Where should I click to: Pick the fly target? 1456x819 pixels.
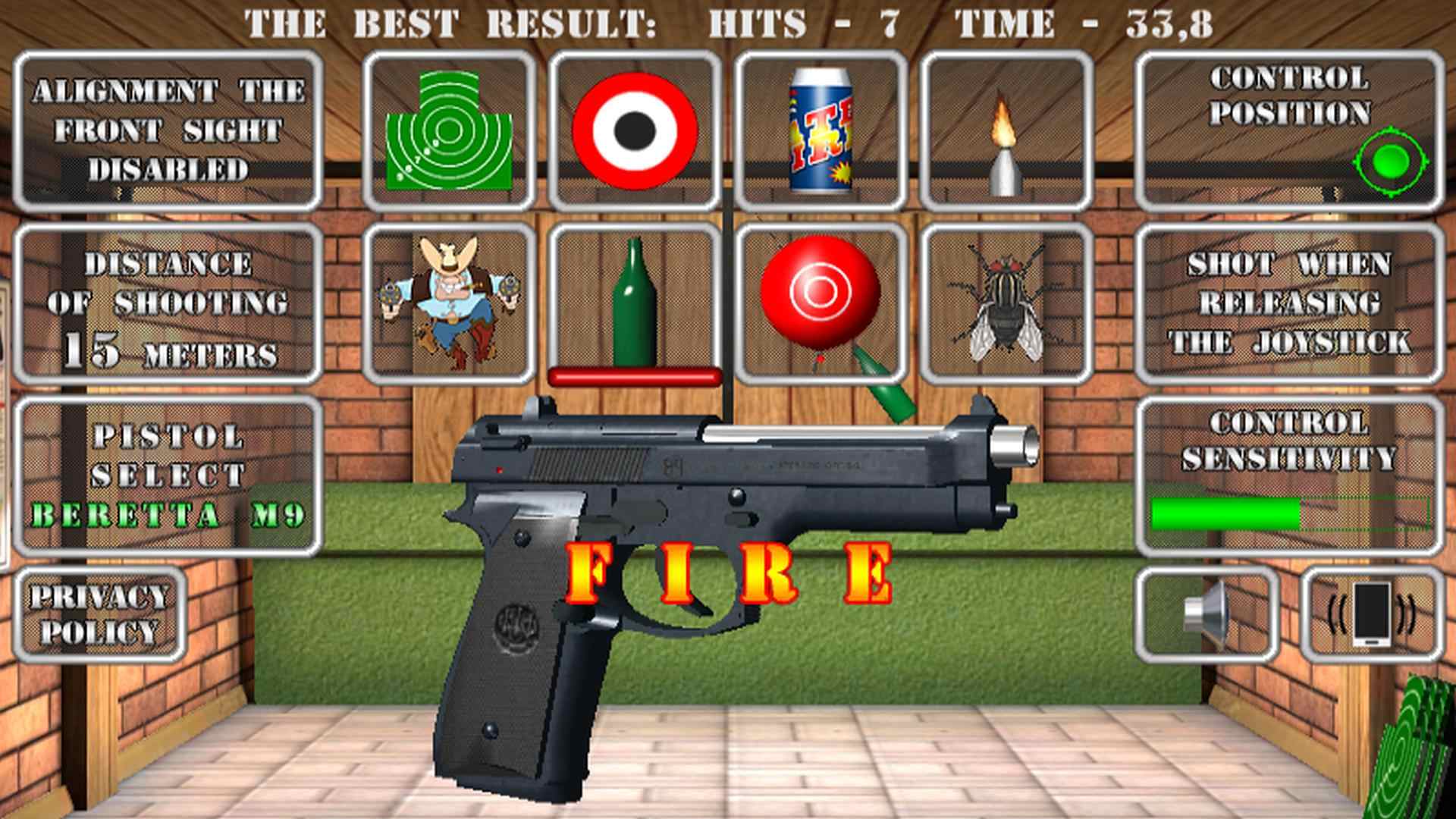(1006, 303)
